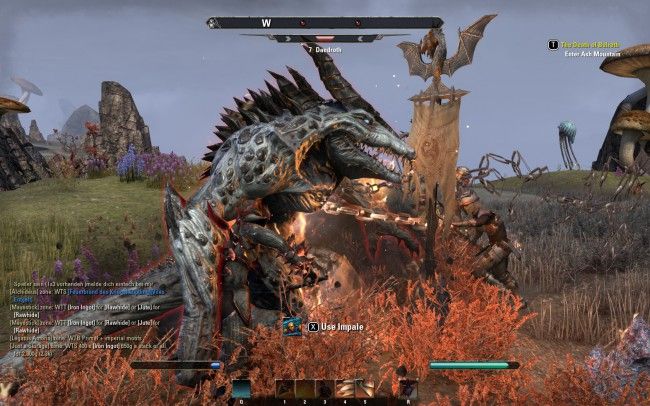Select the quickslot item labeled Q
Screen dimensions: 650x406
coord(241,389)
